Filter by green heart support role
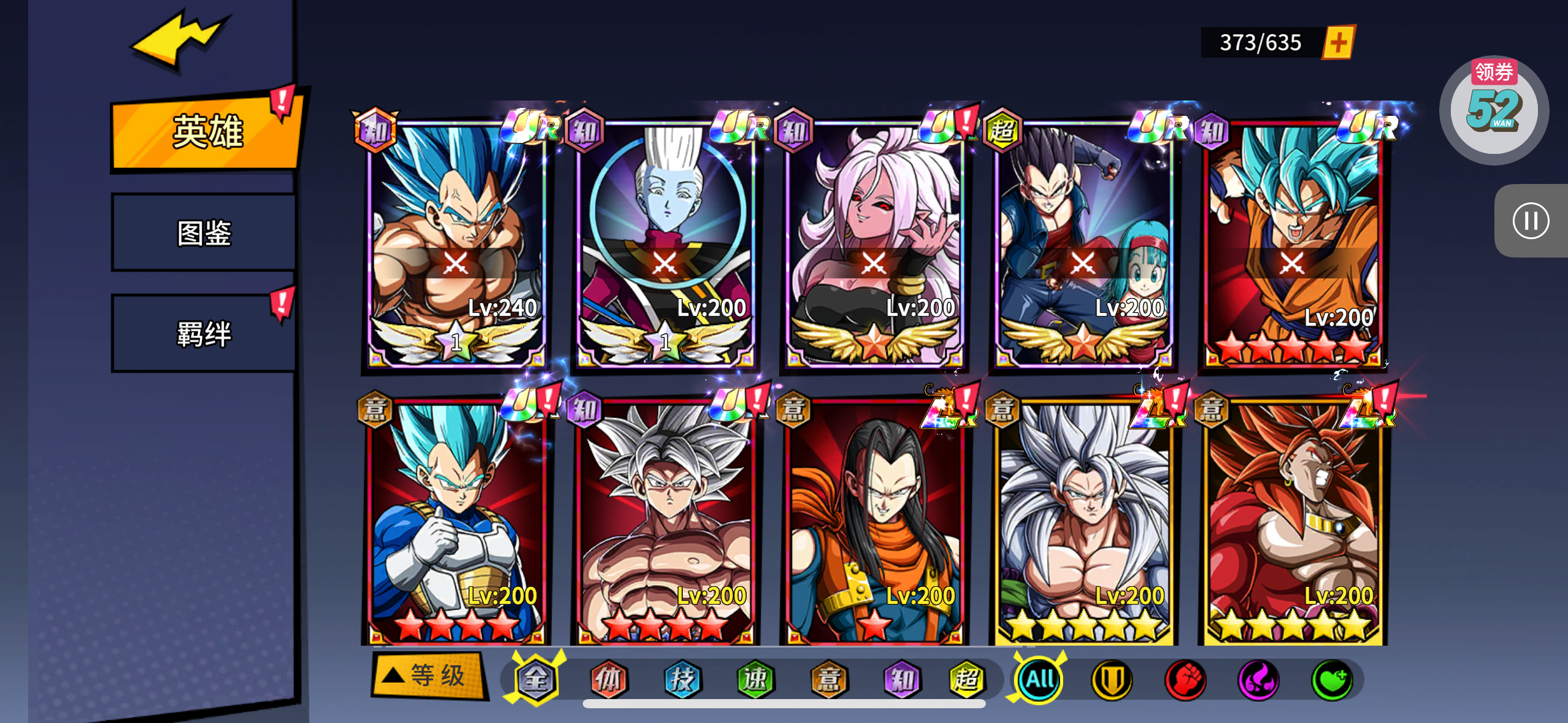Viewport: 1568px width, 723px height. tap(1331, 680)
